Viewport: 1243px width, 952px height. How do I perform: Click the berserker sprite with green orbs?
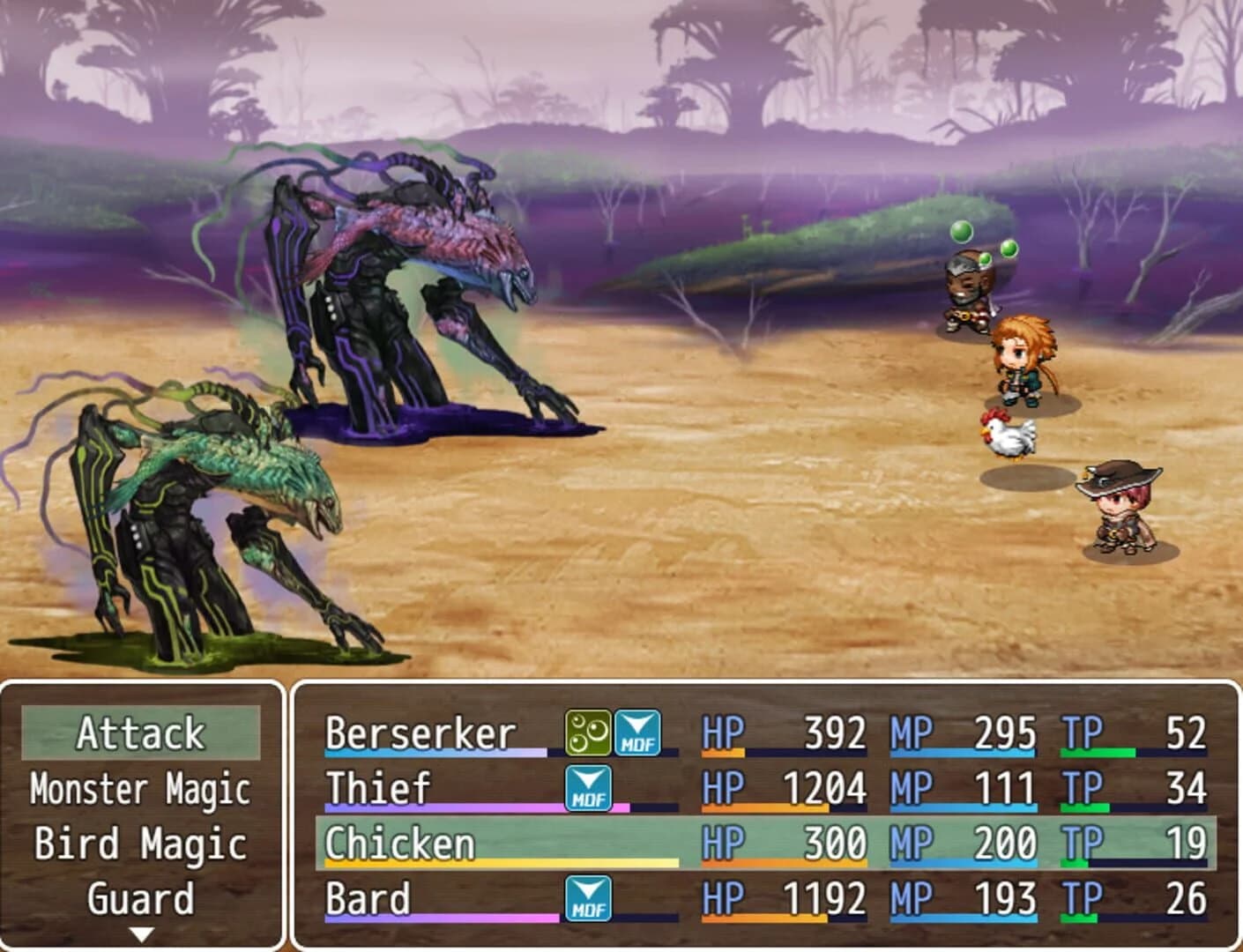point(968,291)
